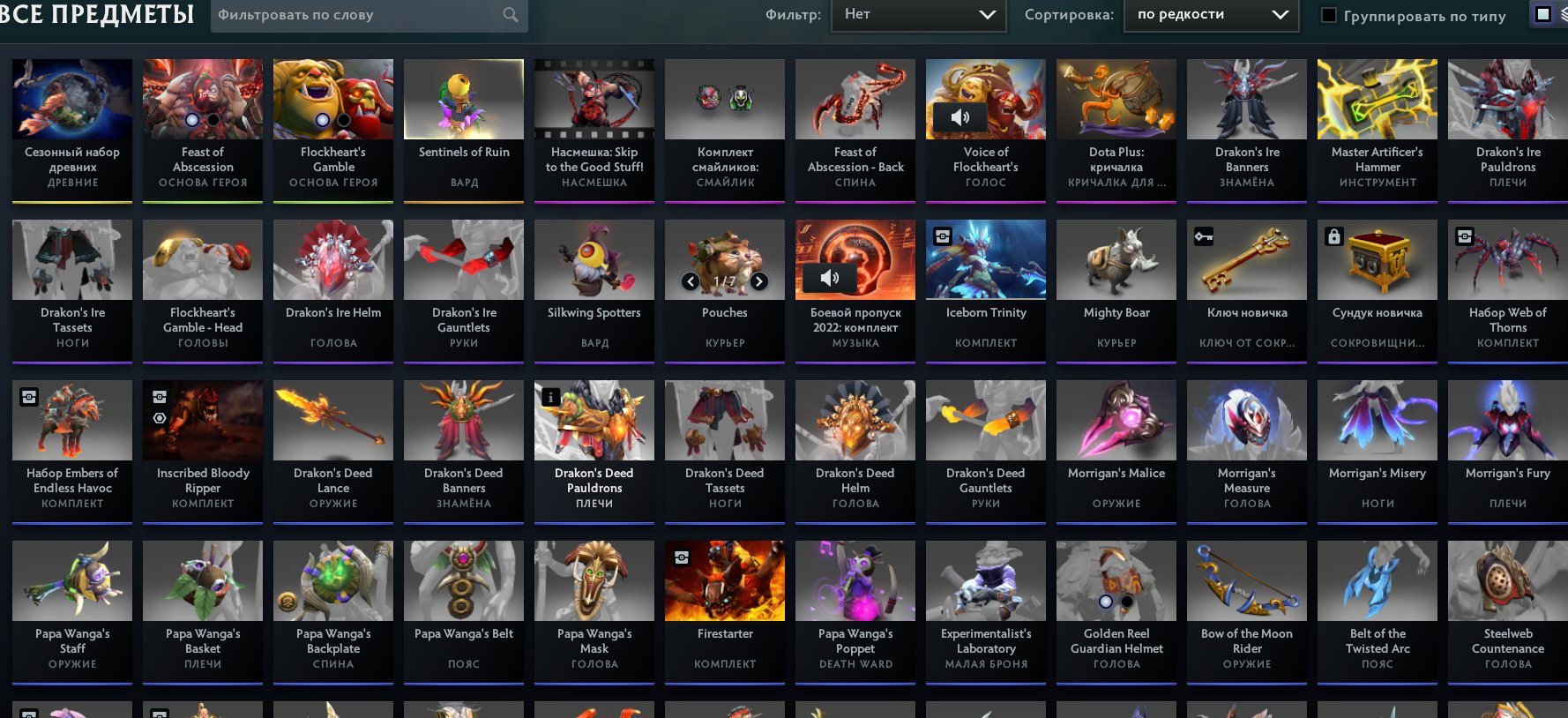
Task: Mute the Voice of Flockheart's sound preview
Action: tap(961, 117)
